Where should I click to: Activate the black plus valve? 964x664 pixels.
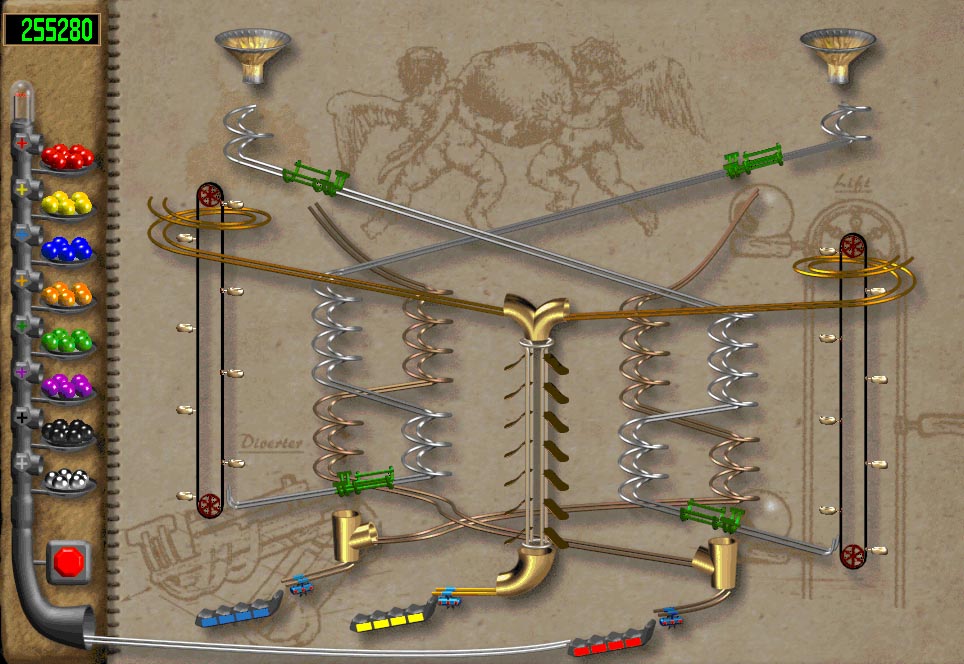click(x=22, y=418)
